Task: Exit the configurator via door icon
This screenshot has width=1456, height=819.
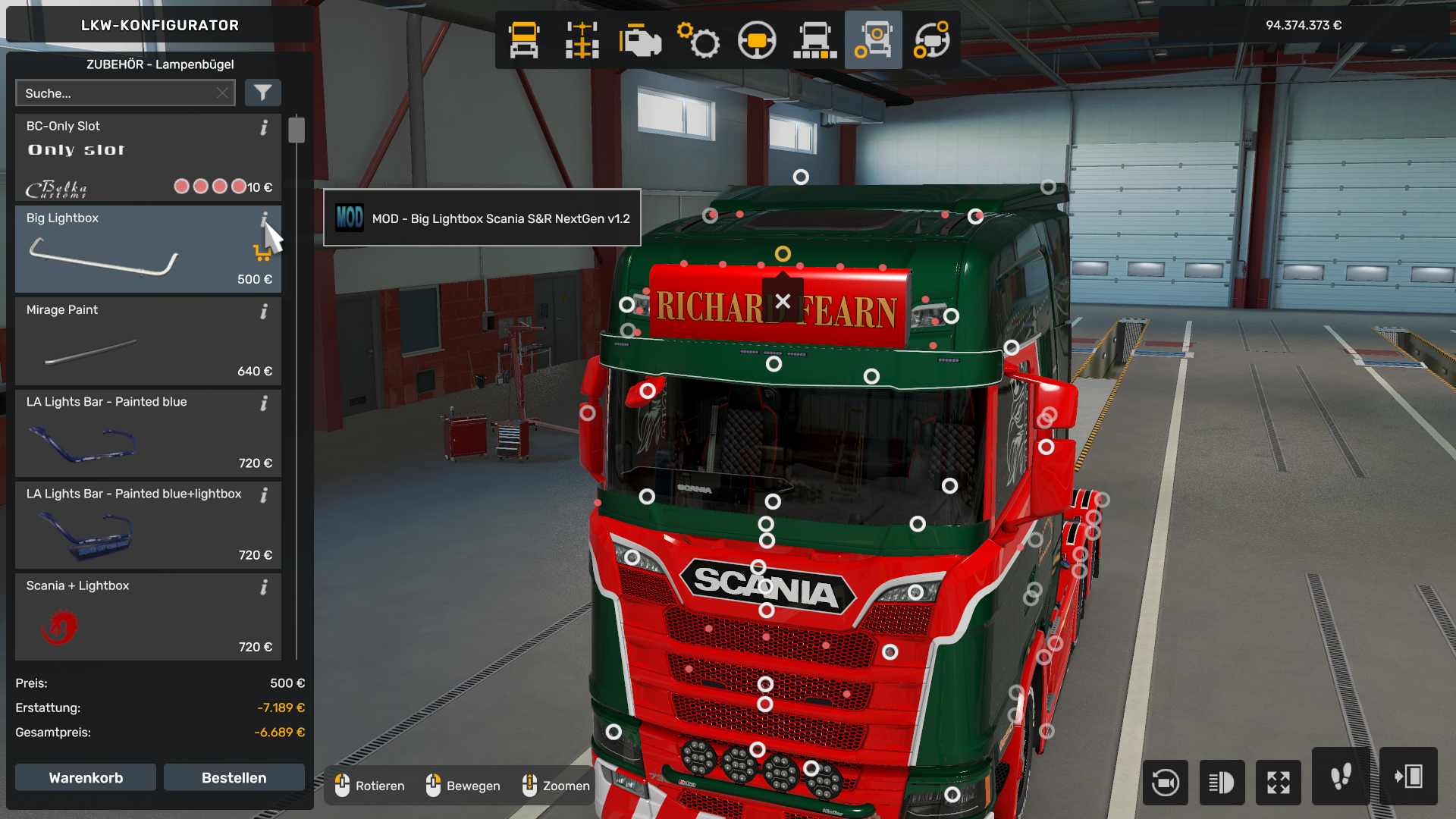Action: point(1408,777)
